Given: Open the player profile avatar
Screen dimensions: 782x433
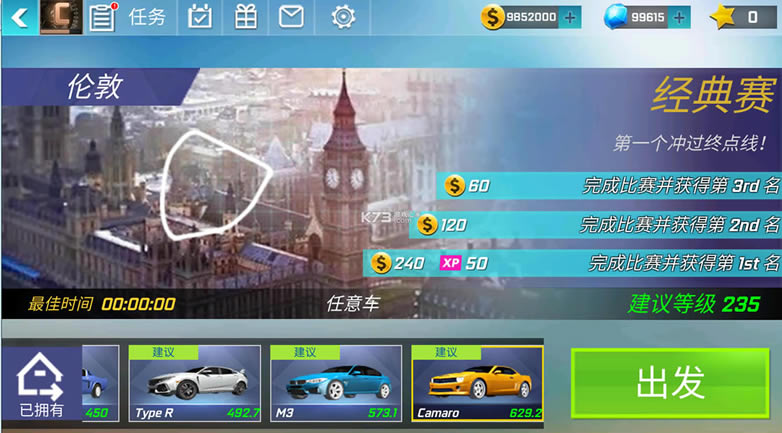Looking at the screenshot, I should (61, 17).
